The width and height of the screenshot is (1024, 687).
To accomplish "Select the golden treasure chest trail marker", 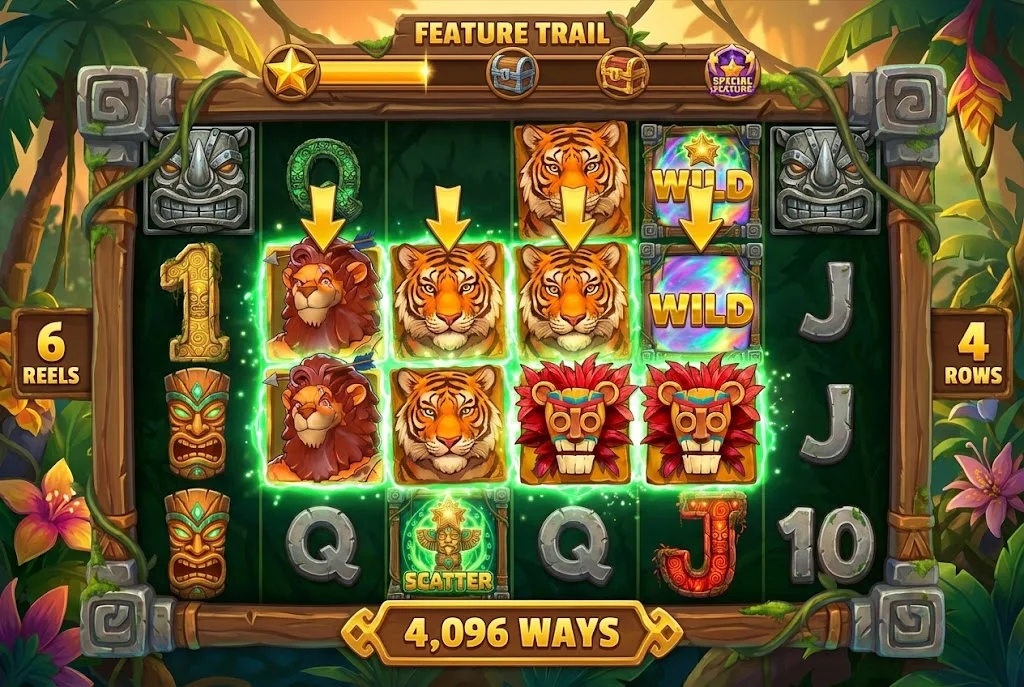I will 622,73.
